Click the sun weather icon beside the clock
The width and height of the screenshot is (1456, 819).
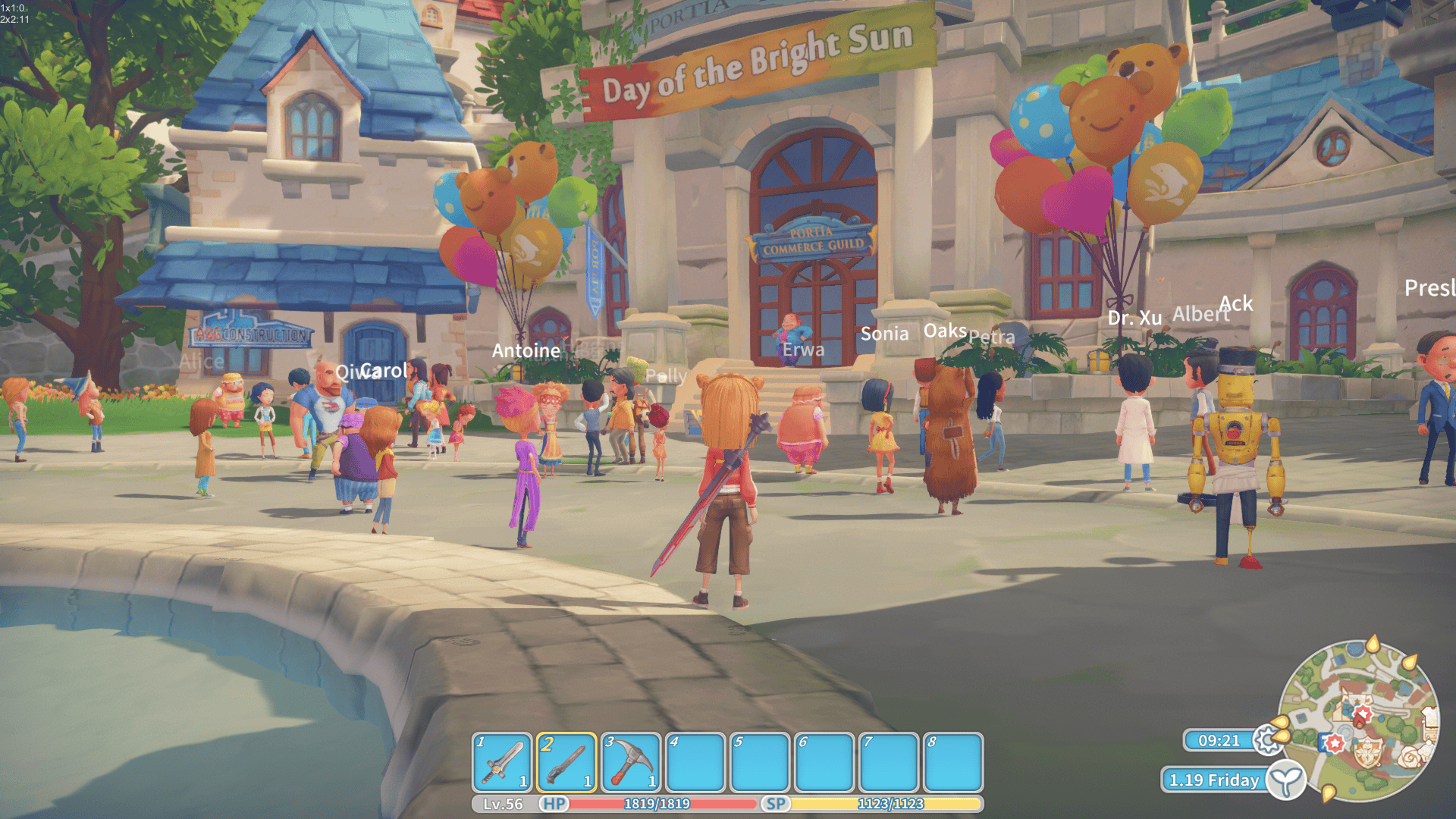[1267, 740]
